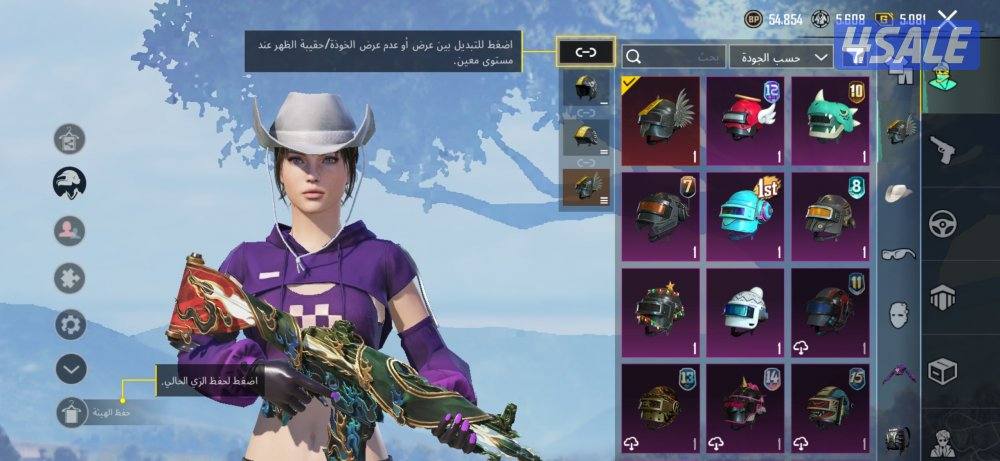Click the inventory search field
The width and height of the screenshot is (1000, 461).
coord(672,57)
